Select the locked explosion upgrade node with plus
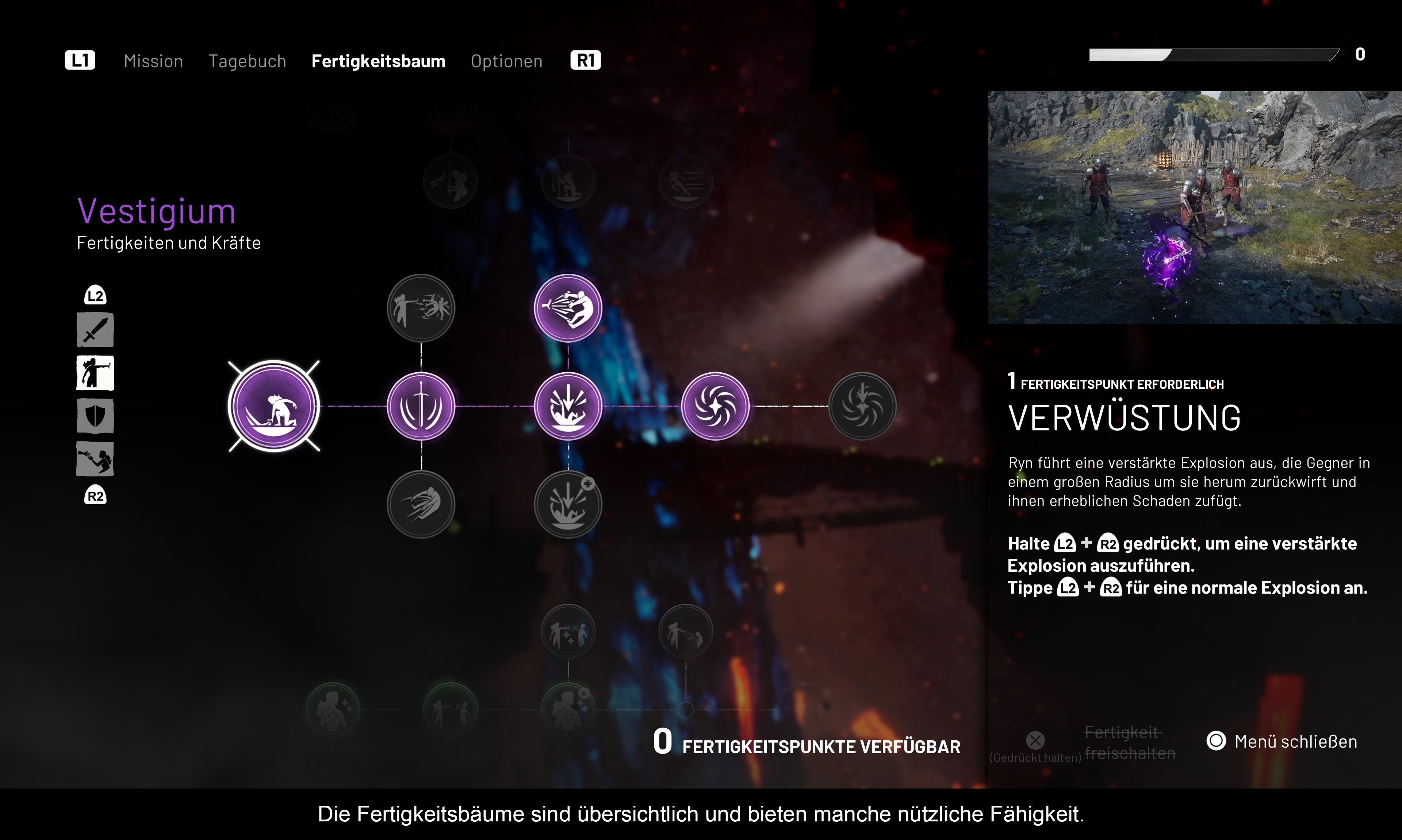 tap(568, 505)
